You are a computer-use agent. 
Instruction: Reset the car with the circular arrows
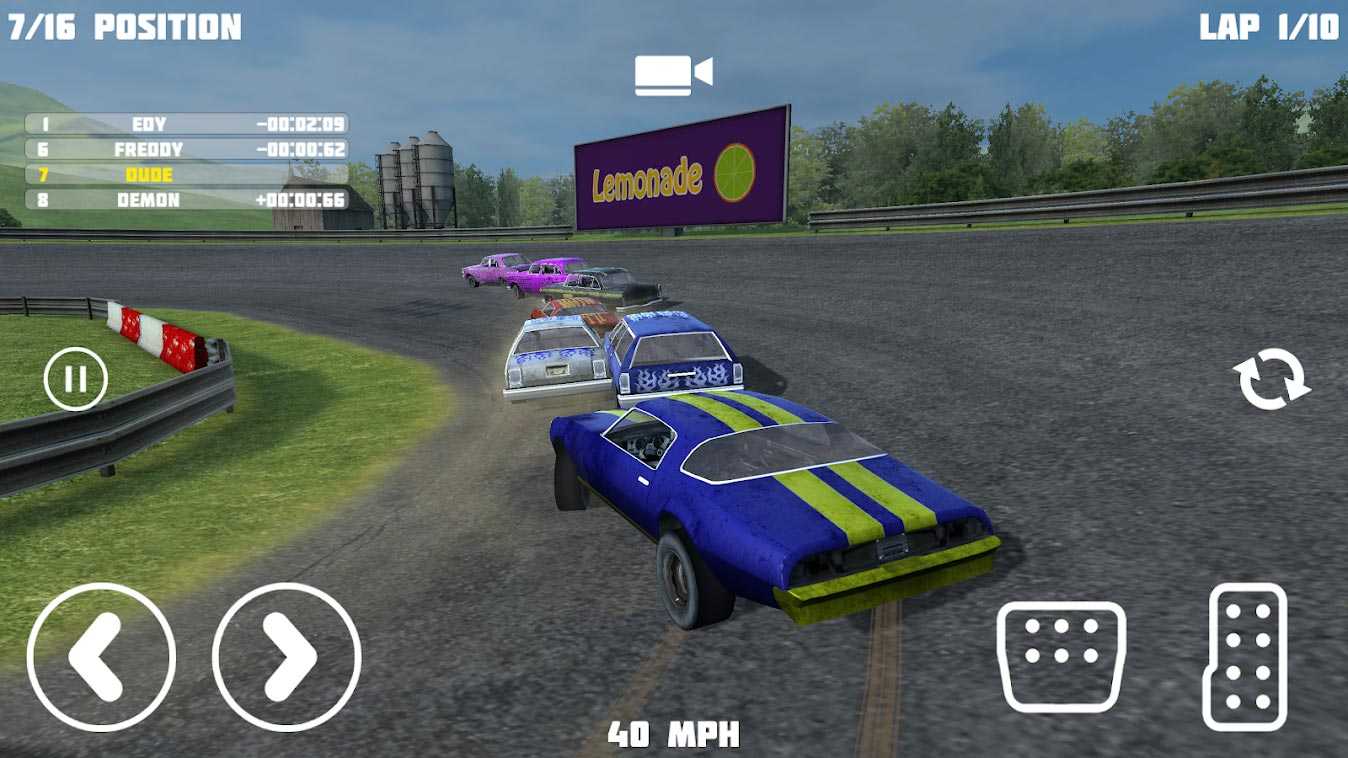pos(1272,380)
